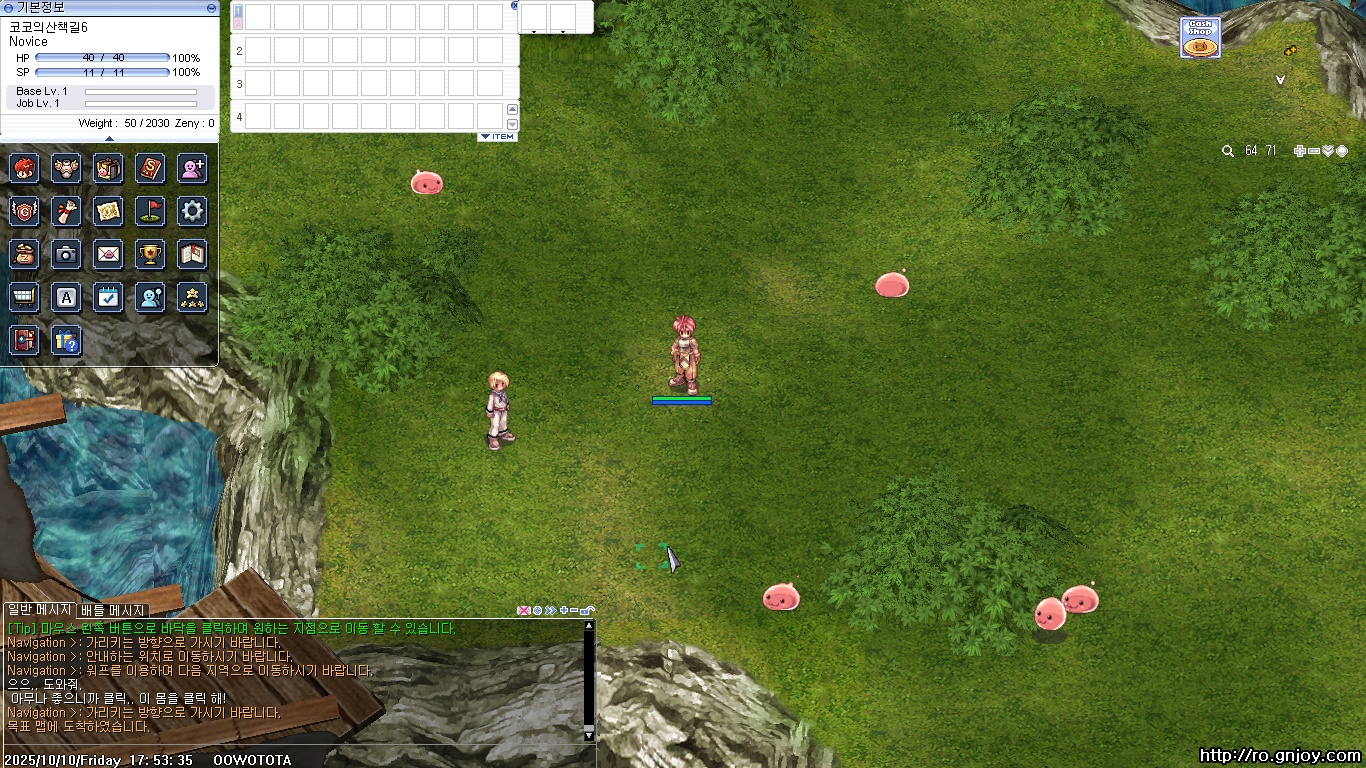Open the shopping cart icon
This screenshot has width=1366, height=768.
click(x=24, y=297)
